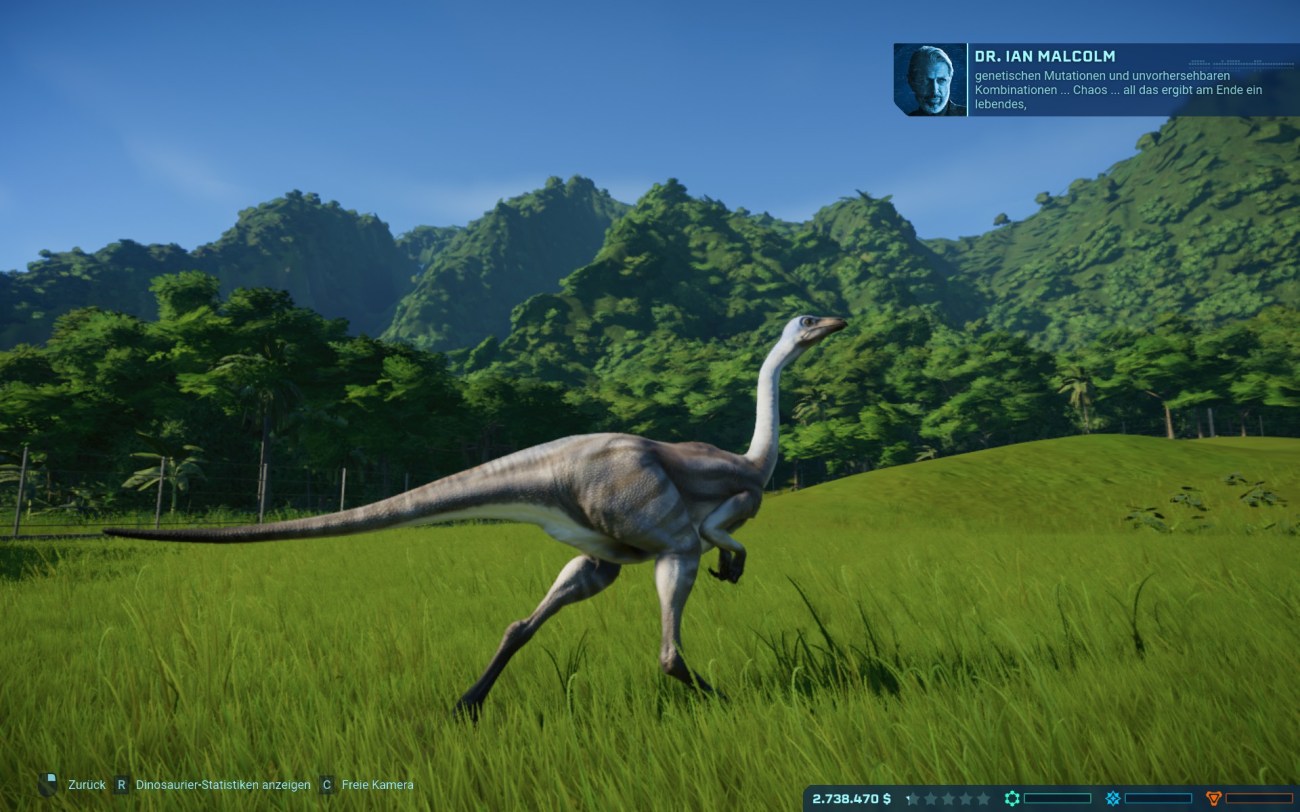Select the orange security division icon
The image size is (1300, 812).
pos(1214,798)
